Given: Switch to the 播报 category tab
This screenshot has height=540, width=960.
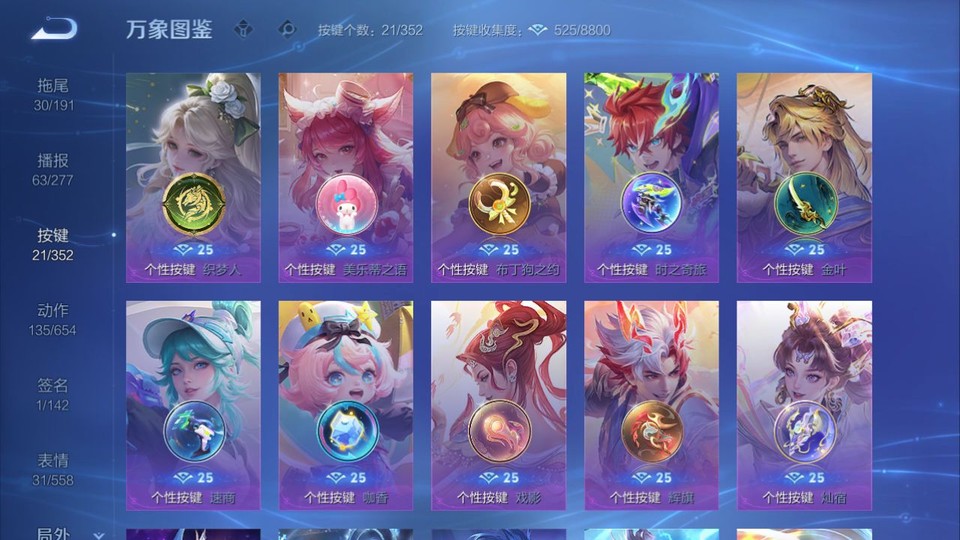Looking at the screenshot, I should point(54,170).
